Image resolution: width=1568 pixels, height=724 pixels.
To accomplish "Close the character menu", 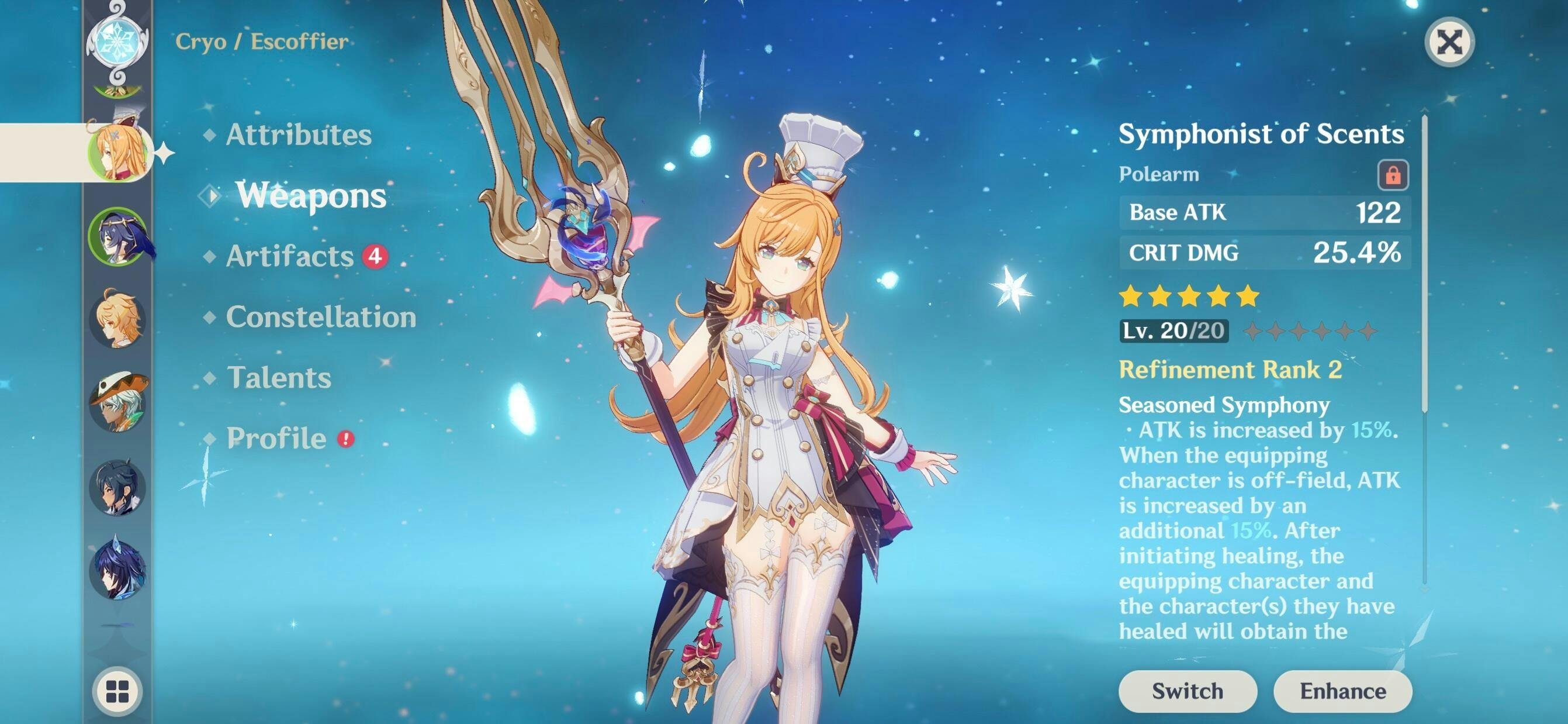I will pyautogui.click(x=1449, y=43).
